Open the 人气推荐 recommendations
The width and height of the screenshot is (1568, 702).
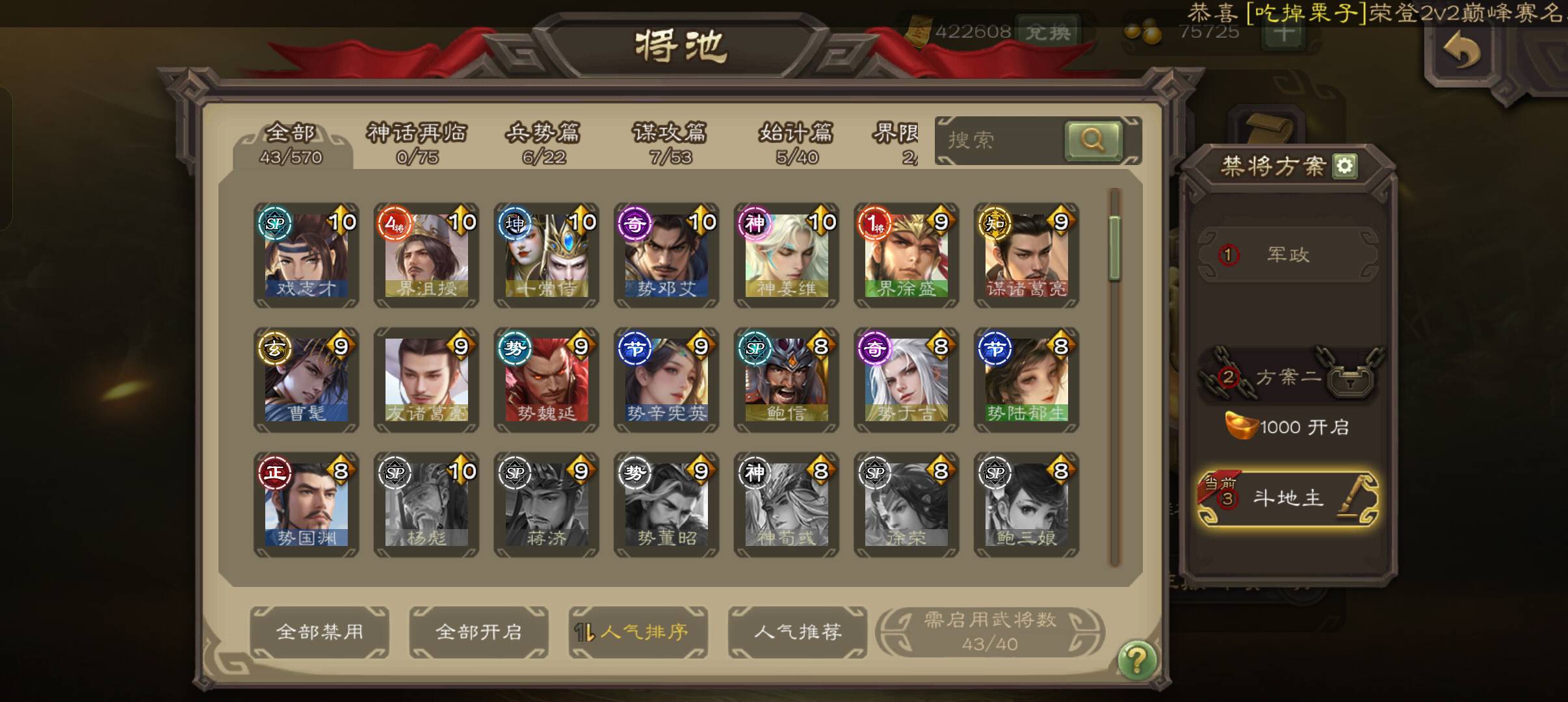click(x=797, y=632)
